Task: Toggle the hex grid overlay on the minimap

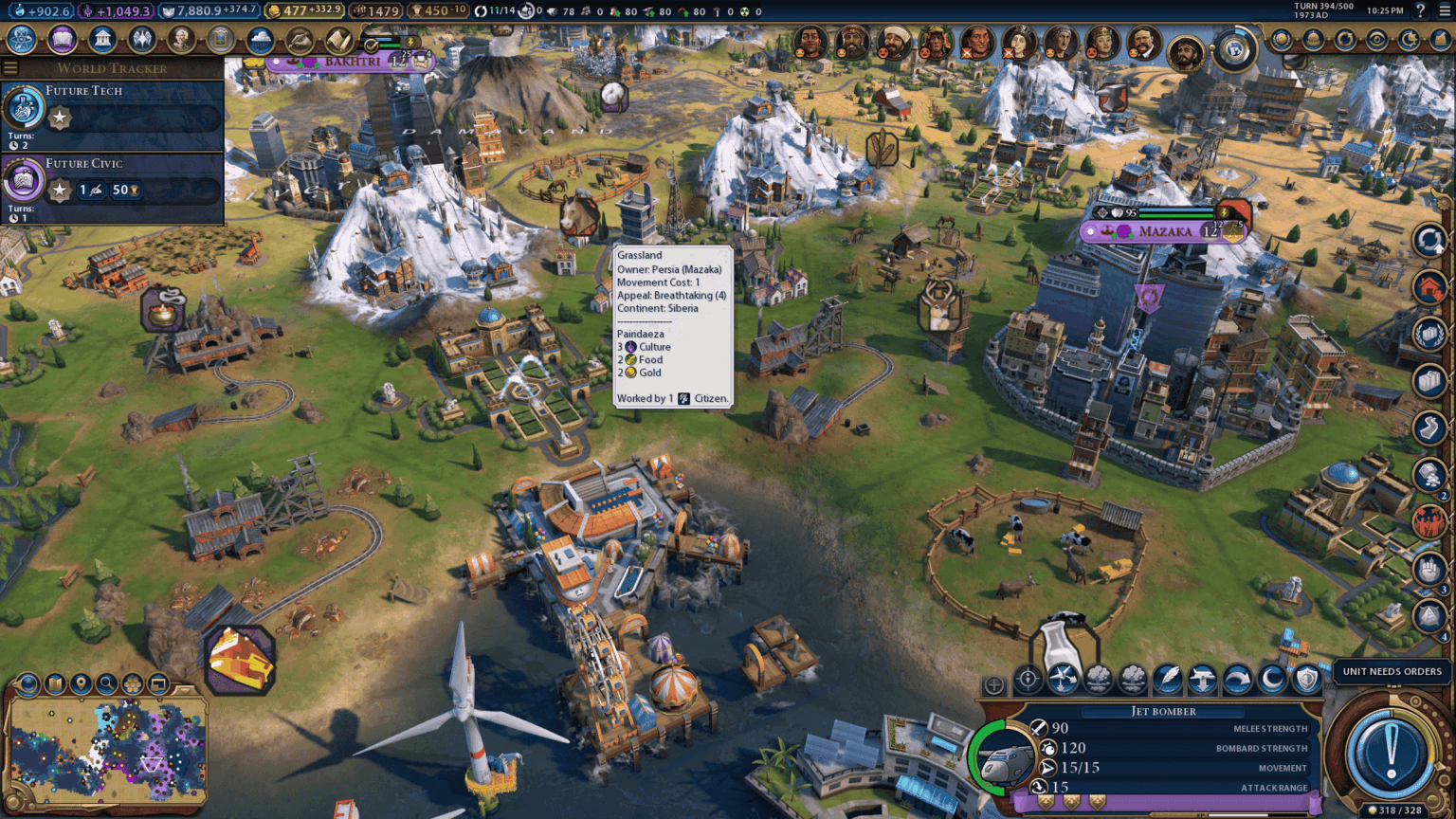Action: tap(133, 681)
